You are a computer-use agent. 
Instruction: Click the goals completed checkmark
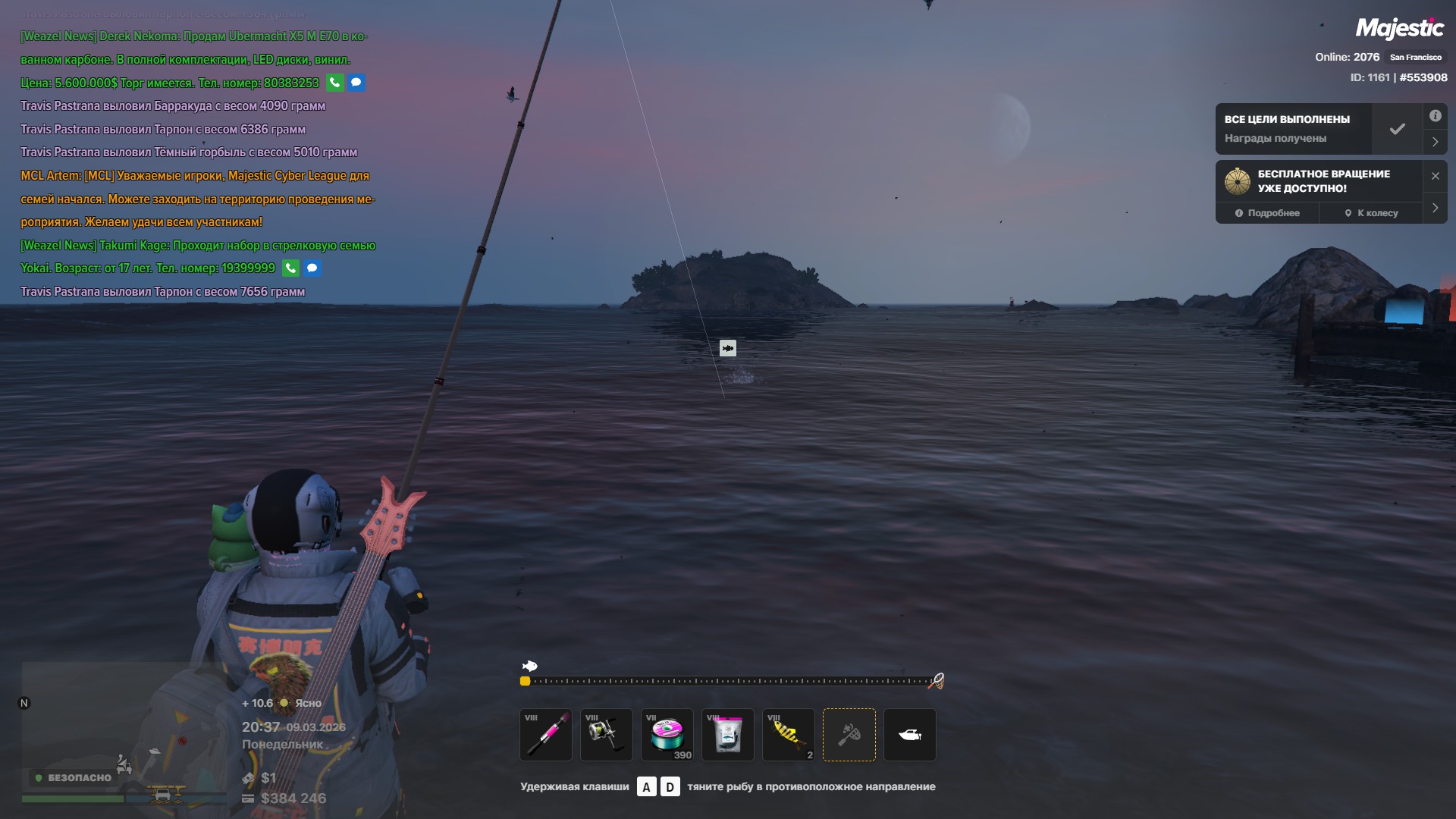(x=1397, y=129)
